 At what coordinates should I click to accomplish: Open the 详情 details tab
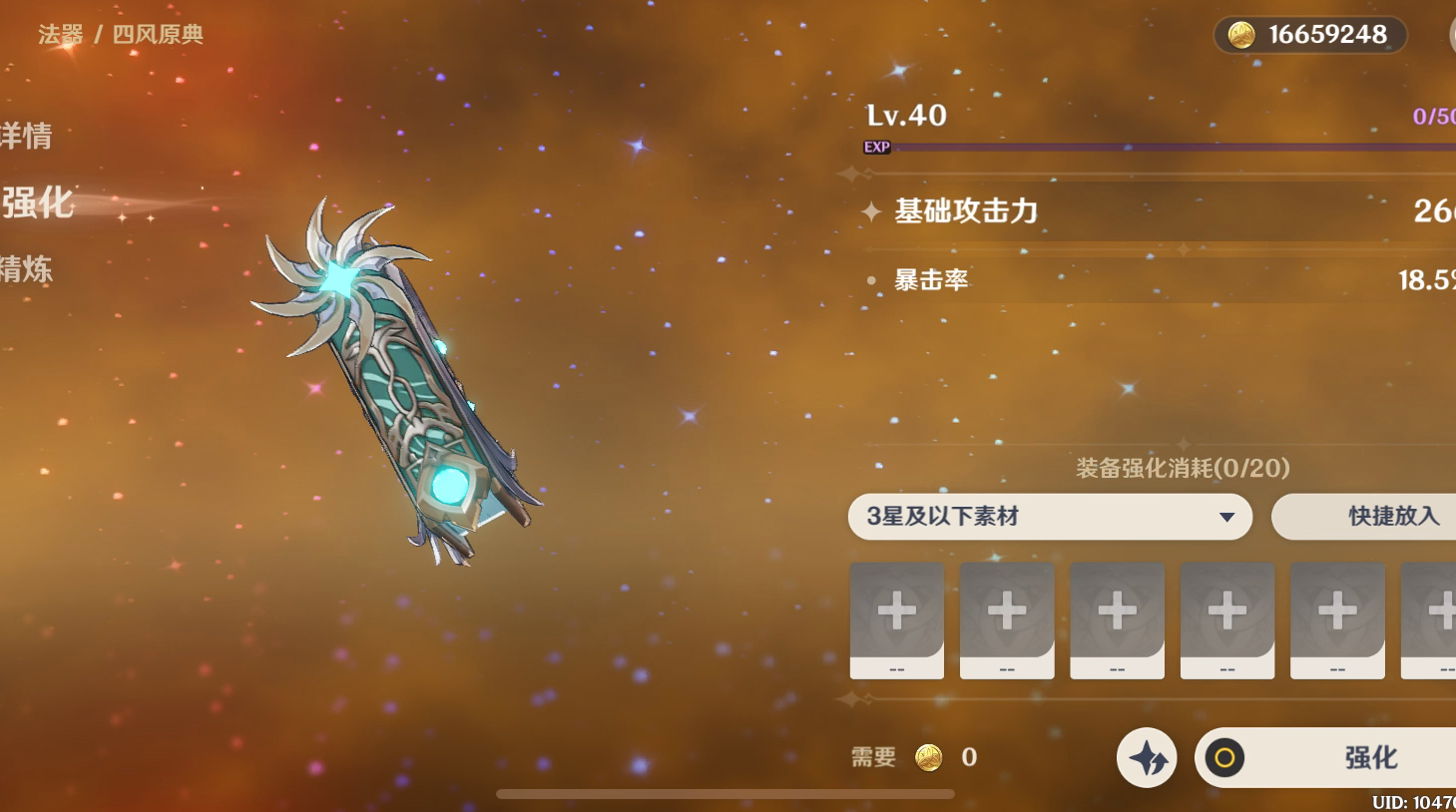point(27,136)
